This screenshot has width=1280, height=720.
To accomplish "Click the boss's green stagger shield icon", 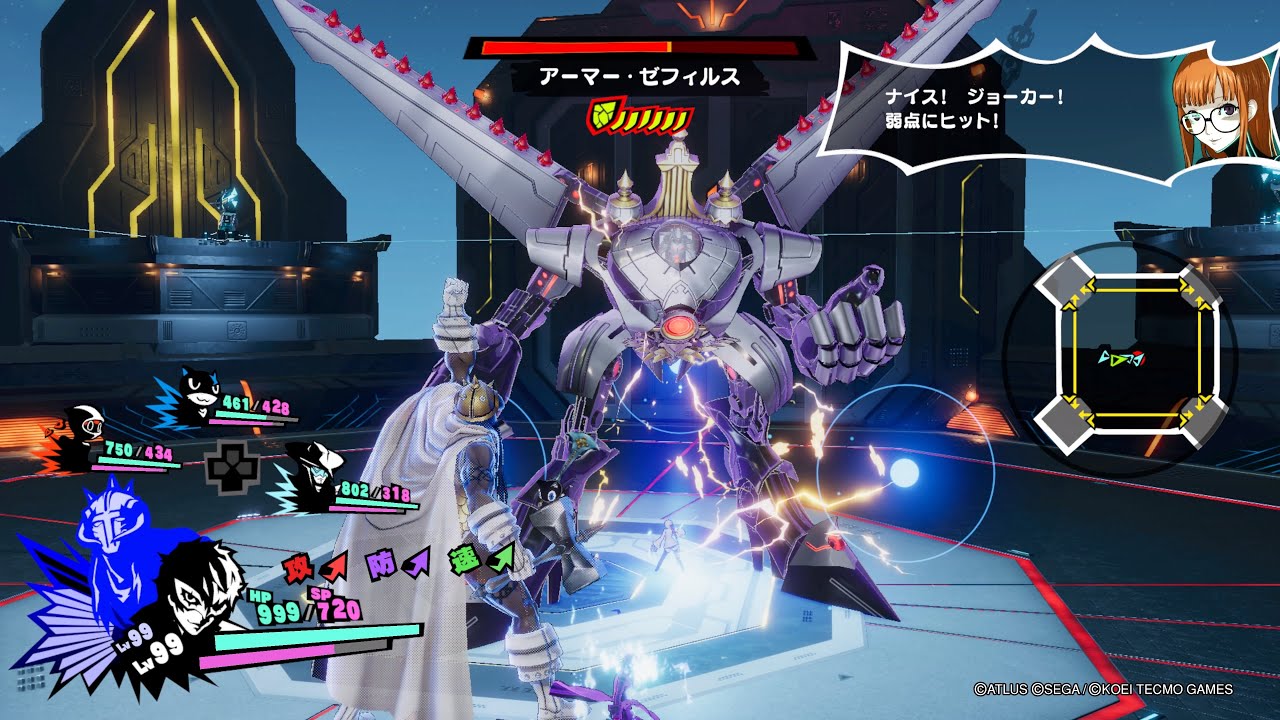I will 602,118.
